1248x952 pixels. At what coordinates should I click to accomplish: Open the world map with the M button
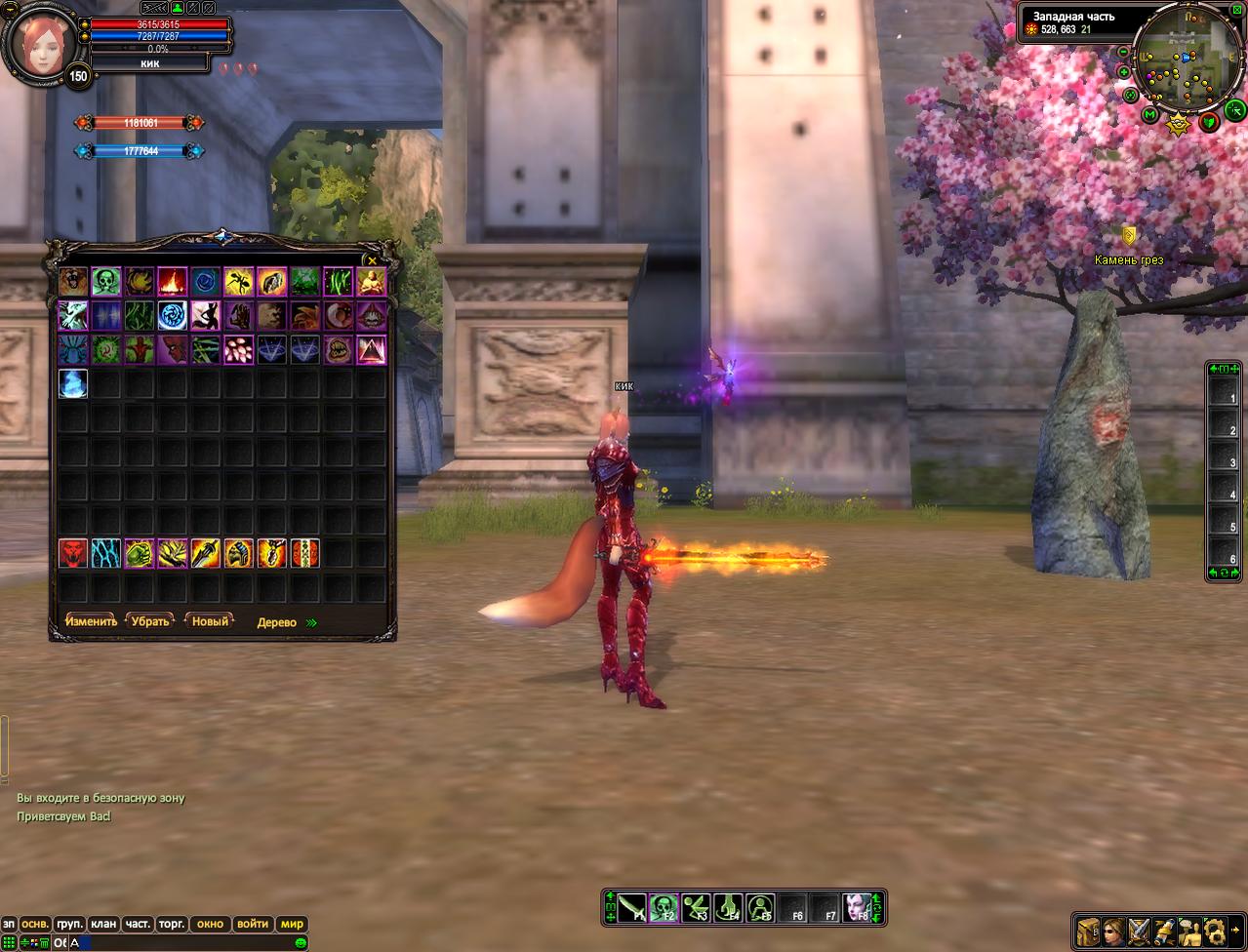1150,115
